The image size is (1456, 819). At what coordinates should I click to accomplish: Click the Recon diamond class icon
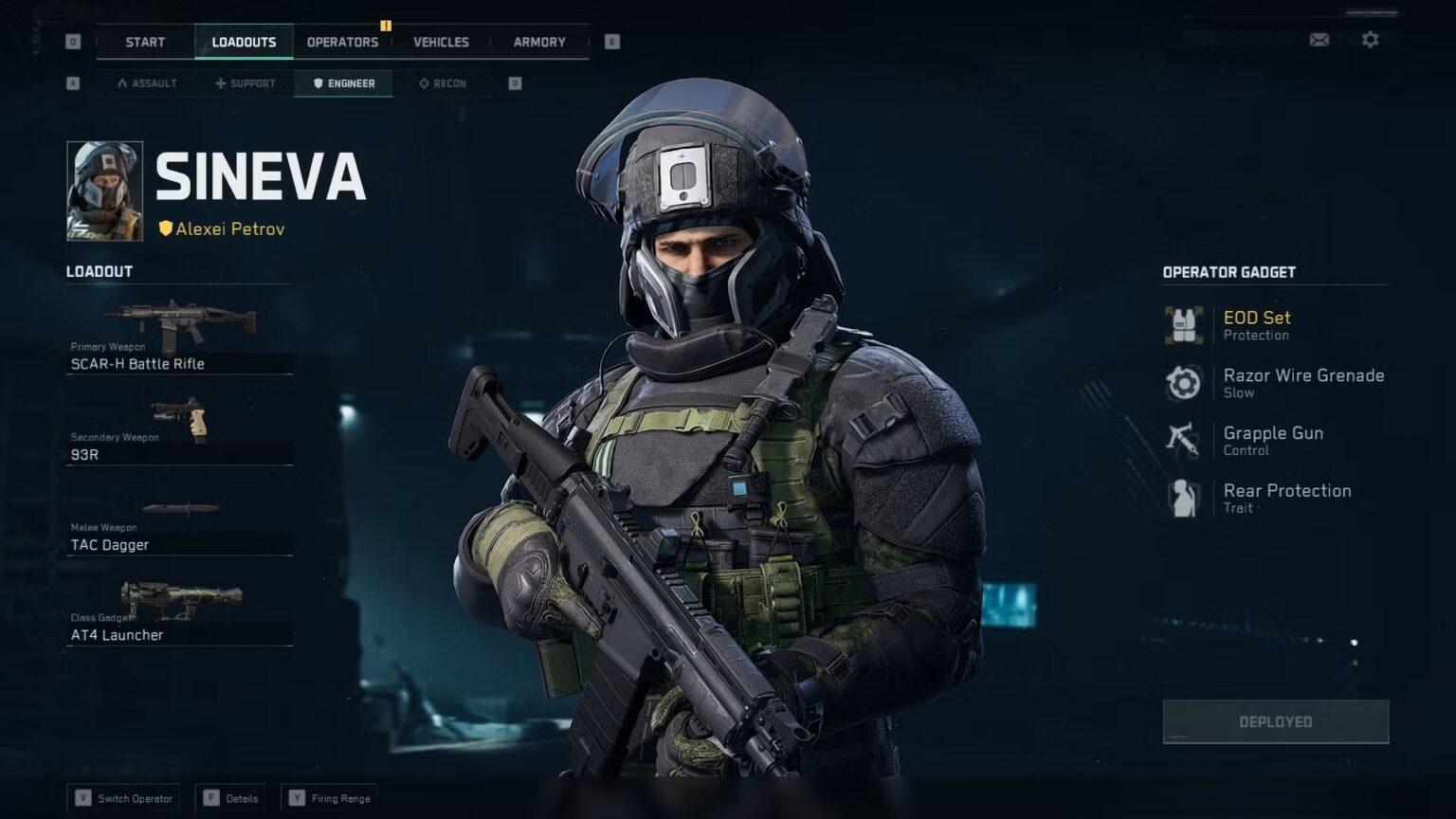pyautogui.click(x=422, y=83)
